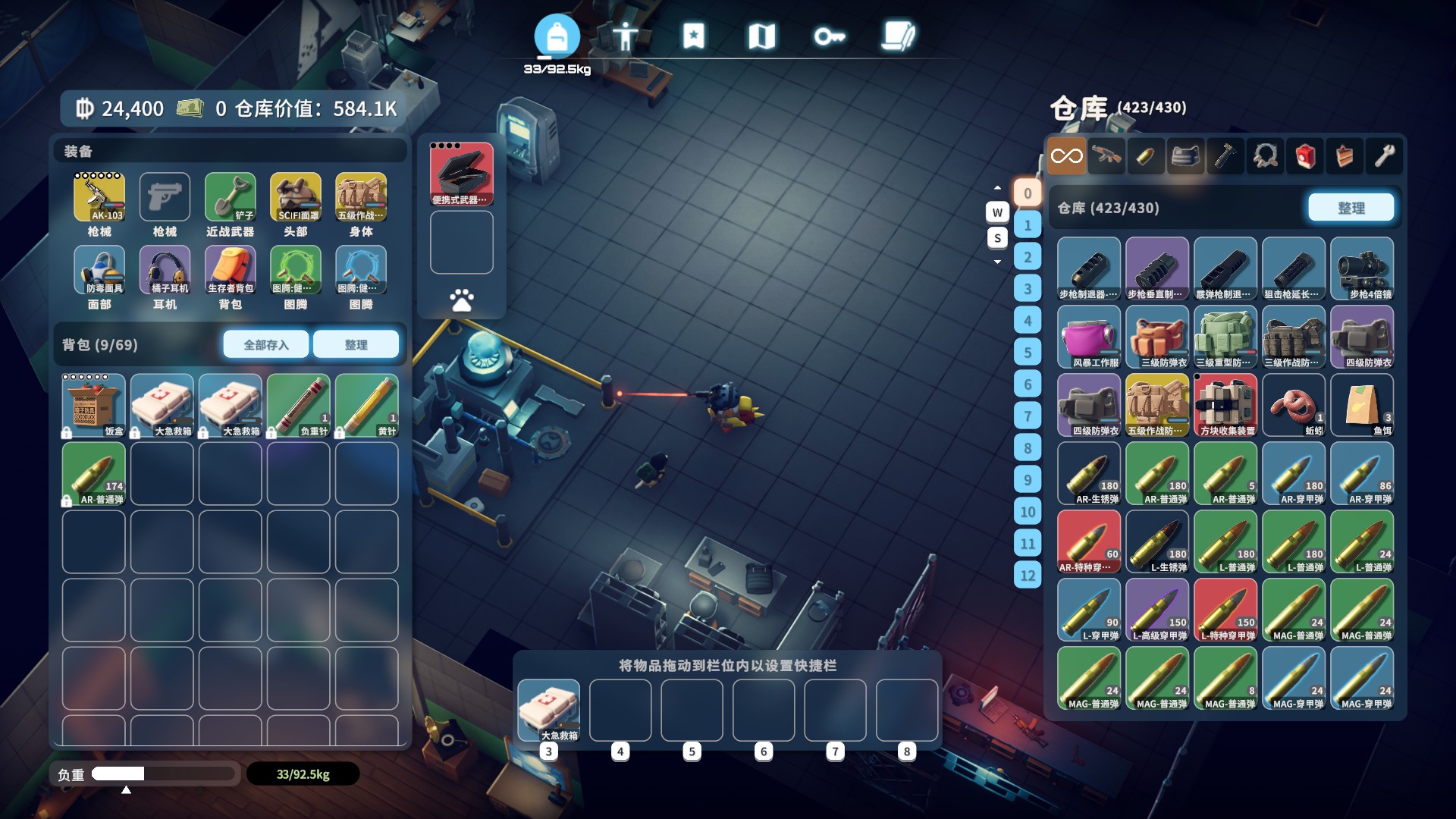Select the SCIFI面罩 head slot
The height and width of the screenshot is (819, 1456).
pos(296,197)
